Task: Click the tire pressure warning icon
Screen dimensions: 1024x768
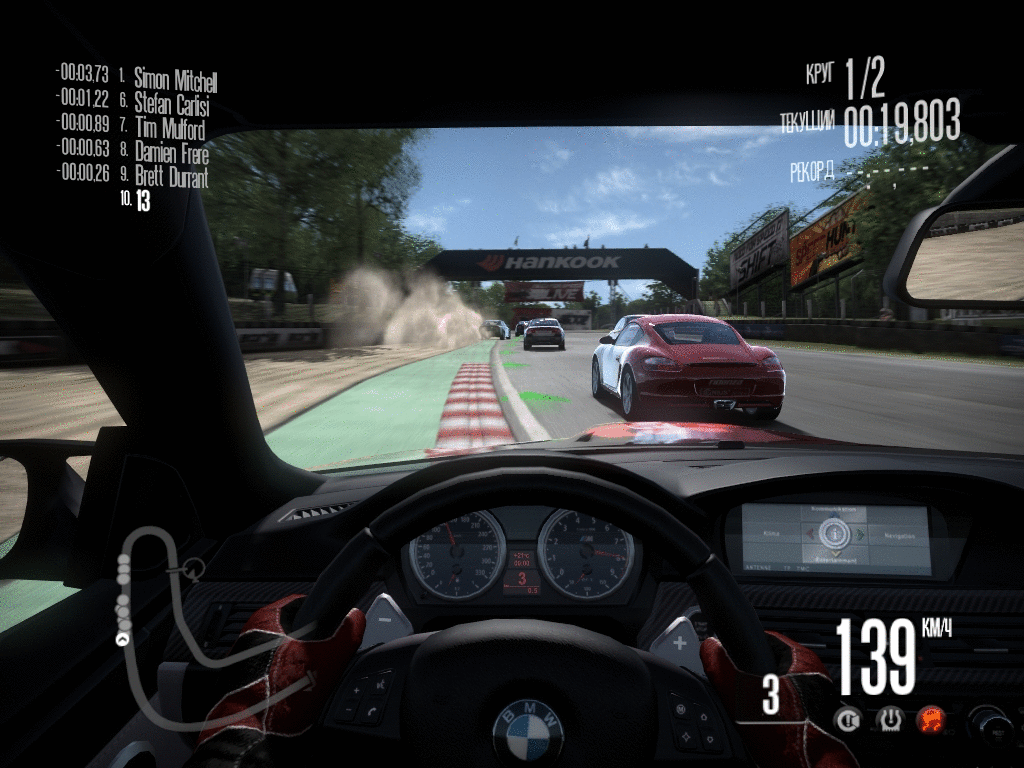Action: coord(890,718)
